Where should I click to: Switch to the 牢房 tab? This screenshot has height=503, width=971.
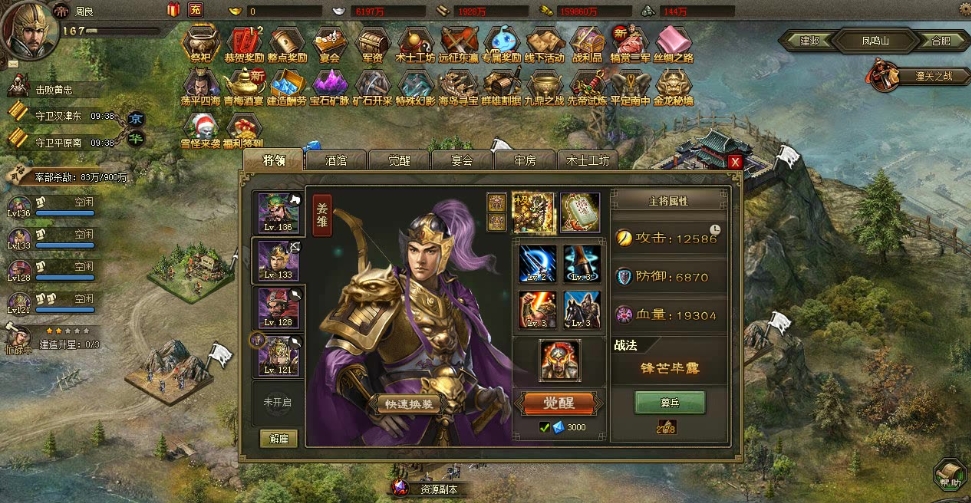click(x=525, y=160)
